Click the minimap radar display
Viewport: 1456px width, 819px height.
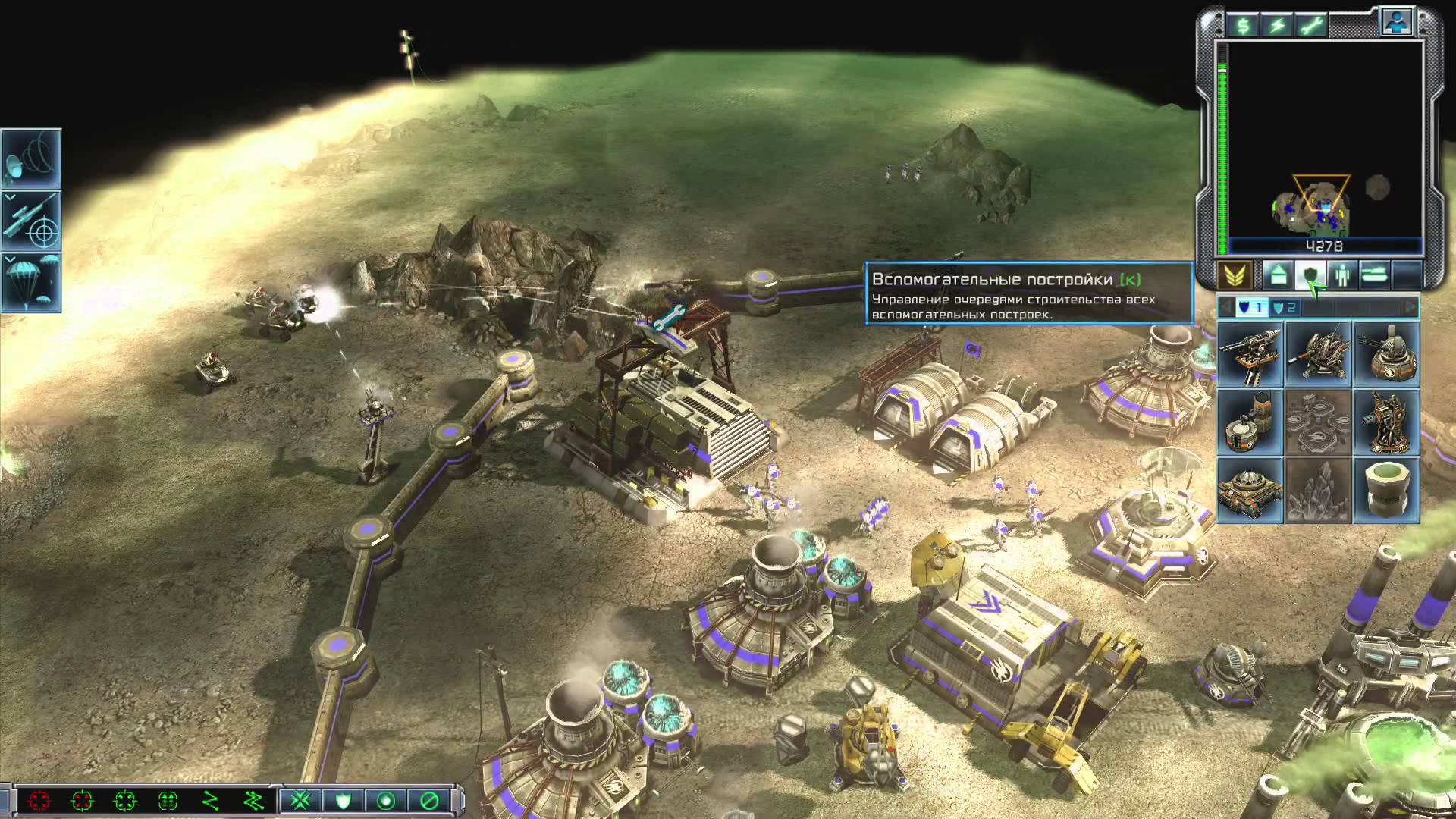pyautogui.click(x=1324, y=139)
